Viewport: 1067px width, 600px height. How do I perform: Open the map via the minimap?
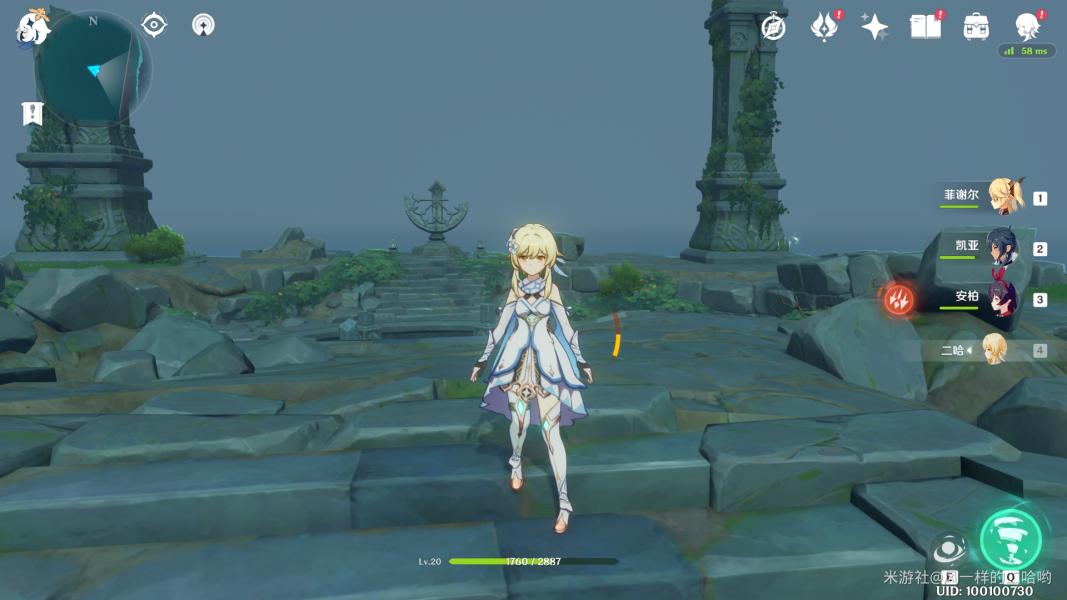92,68
